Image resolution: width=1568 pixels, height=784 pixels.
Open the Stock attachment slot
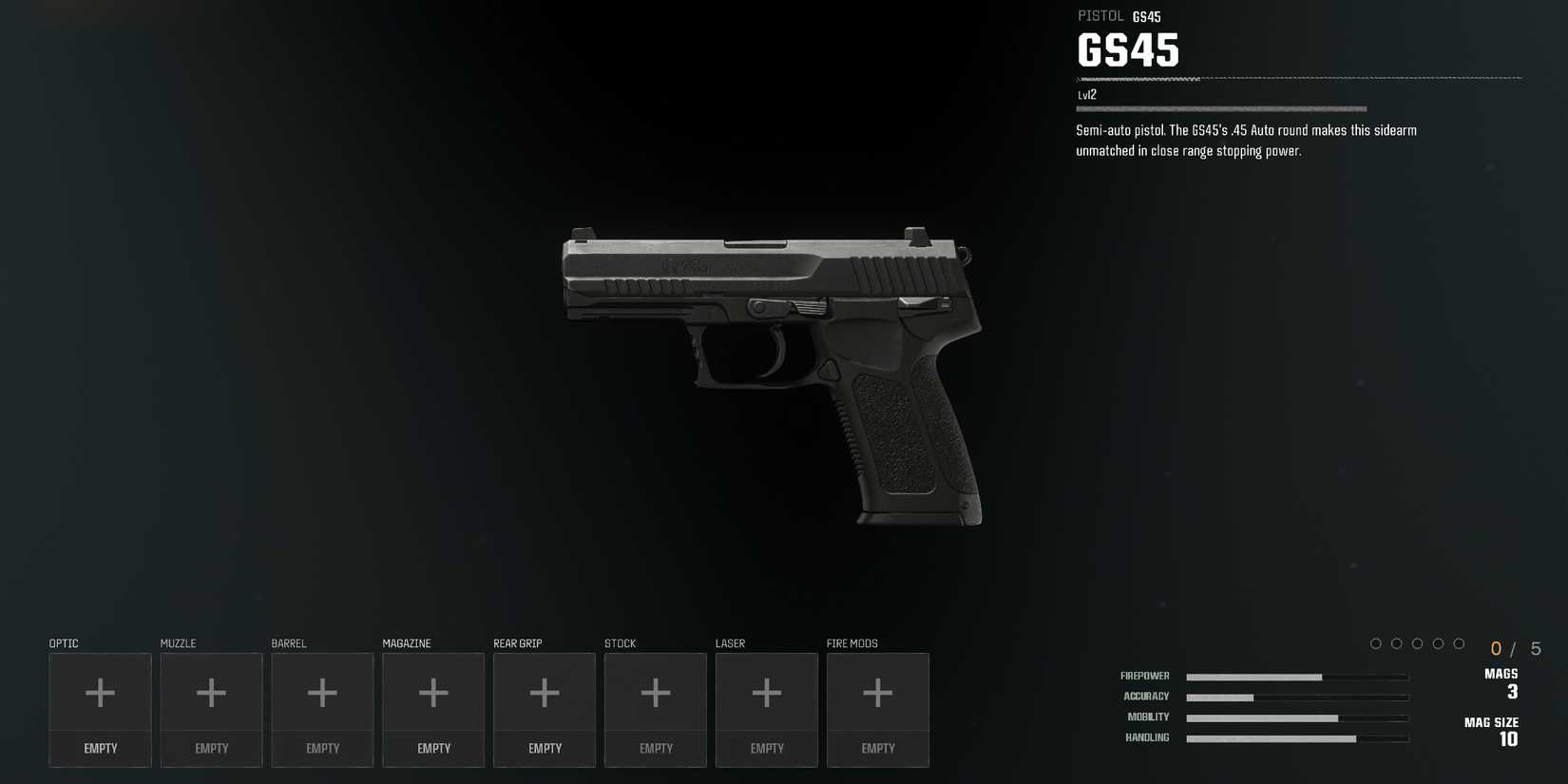655,692
